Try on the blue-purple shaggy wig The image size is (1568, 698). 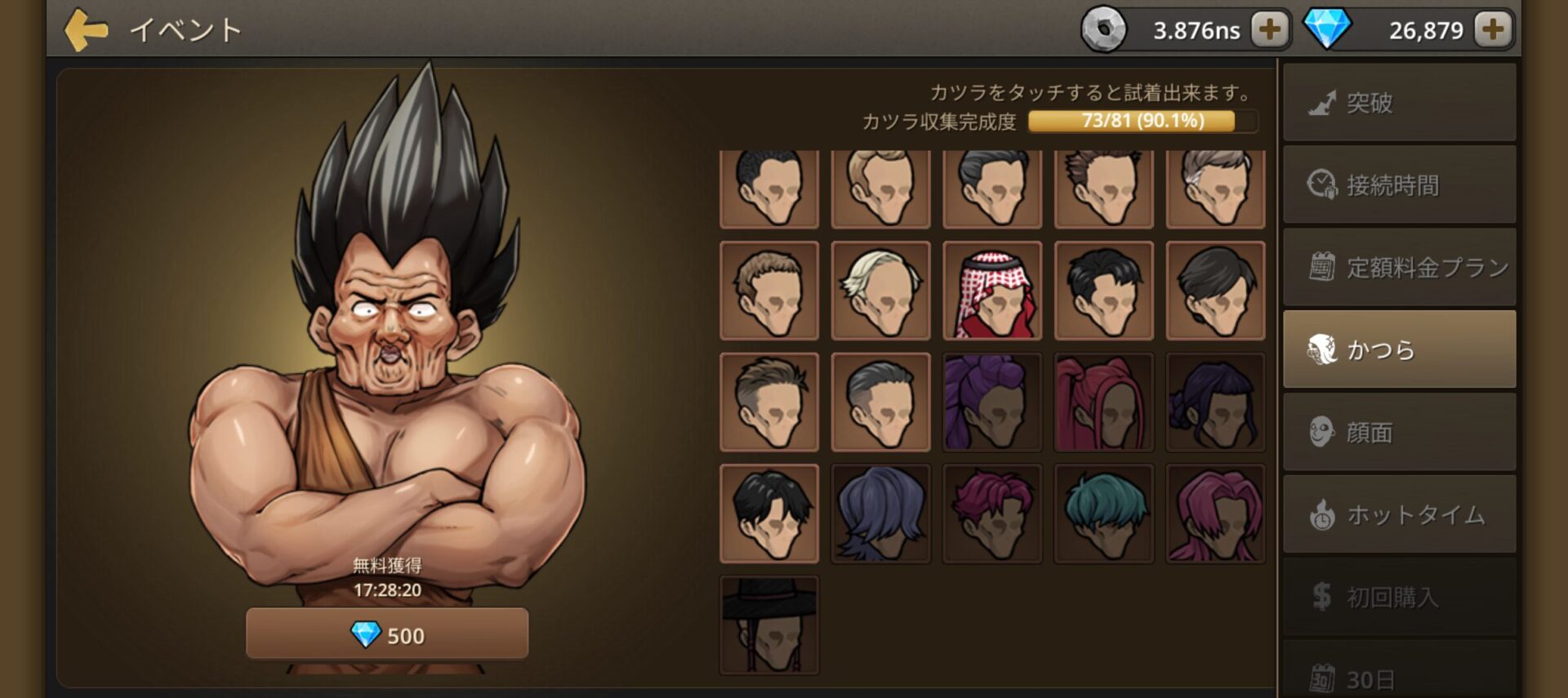[880, 514]
